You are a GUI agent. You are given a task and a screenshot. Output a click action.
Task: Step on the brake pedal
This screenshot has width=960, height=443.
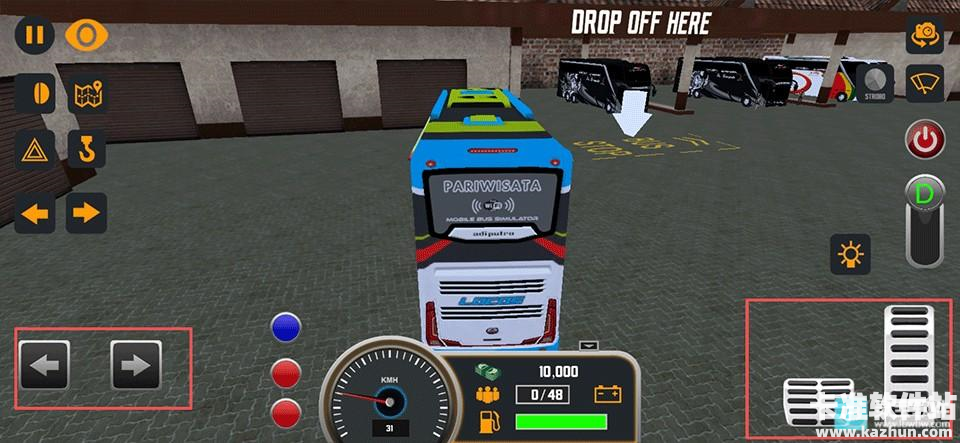[x=817, y=402]
